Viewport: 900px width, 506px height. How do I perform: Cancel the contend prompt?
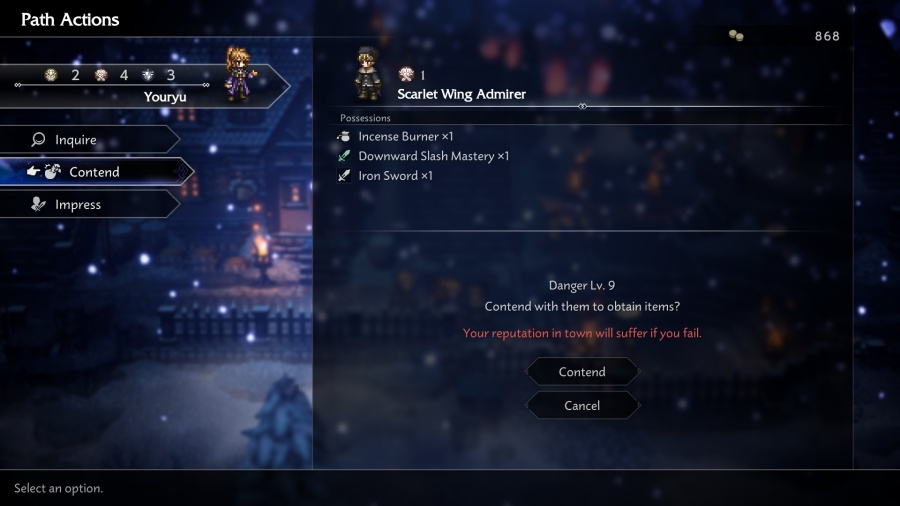tap(582, 405)
